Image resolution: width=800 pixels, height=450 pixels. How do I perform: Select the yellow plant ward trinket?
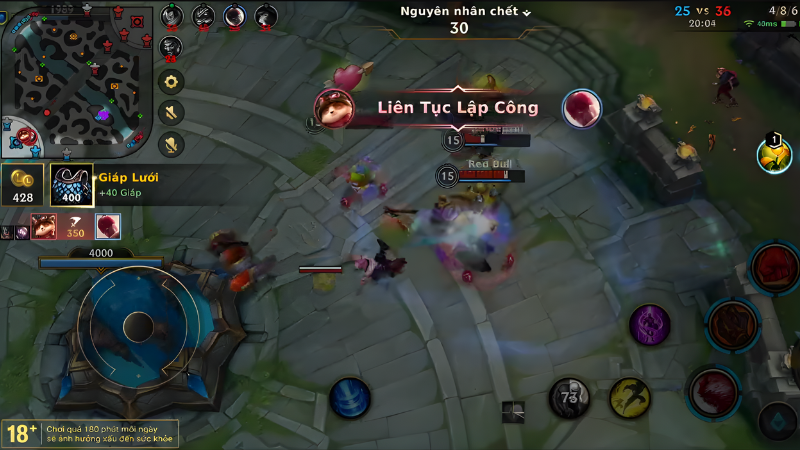point(773,155)
